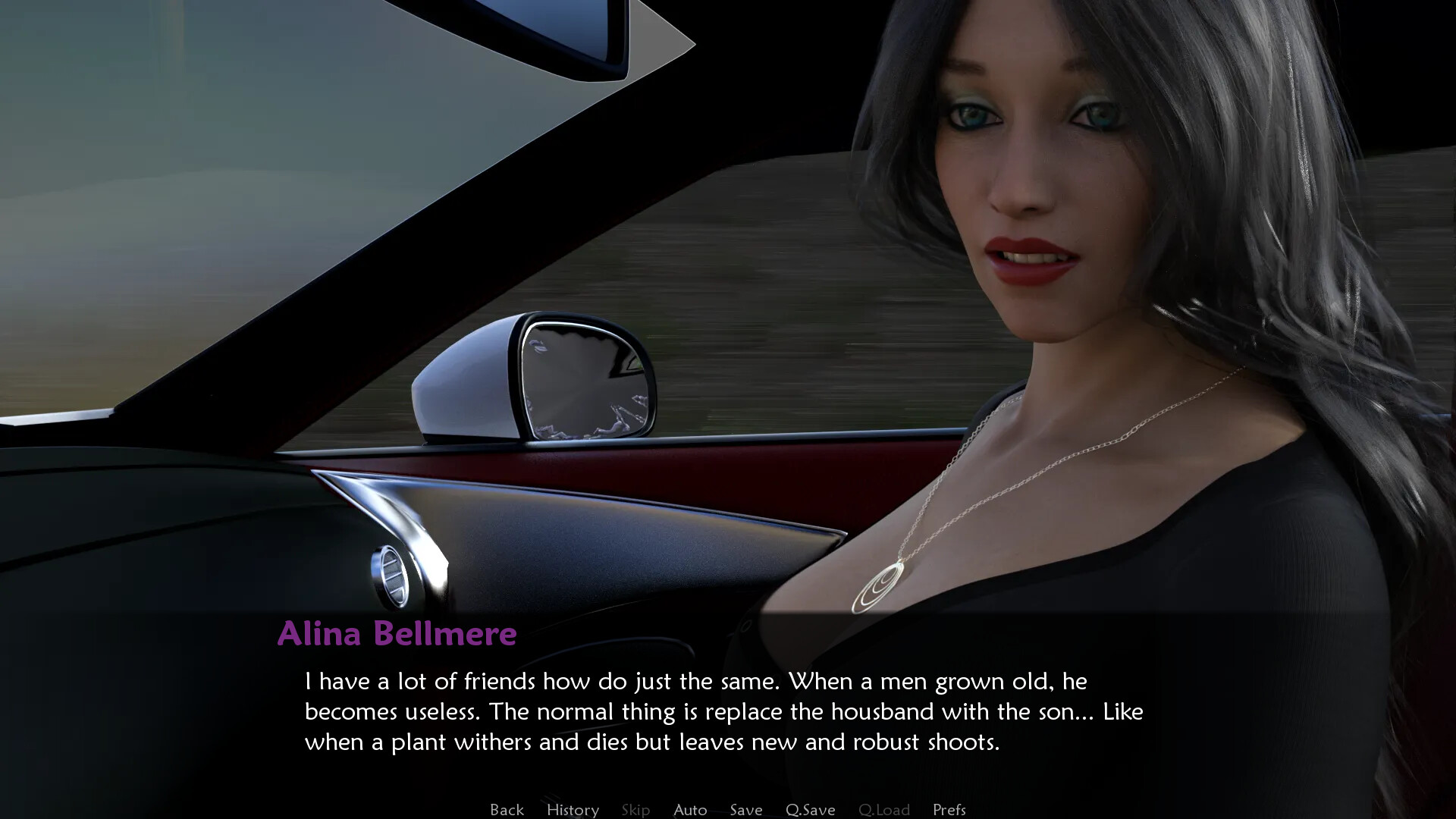Go back to the previous dialogue line
The width and height of the screenshot is (1456, 819).
coord(507,809)
